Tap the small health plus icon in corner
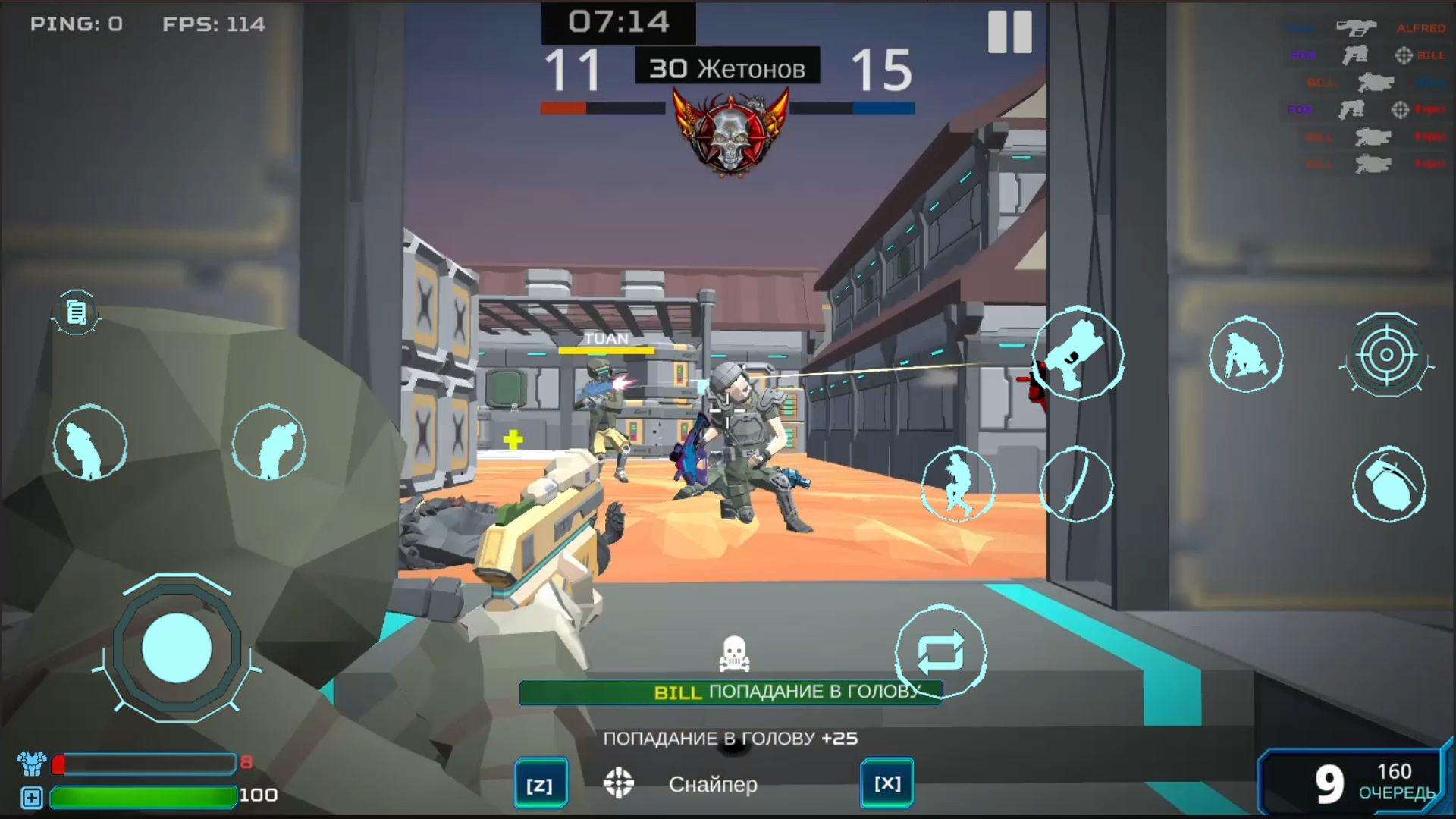The width and height of the screenshot is (1456, 819). 31,796
